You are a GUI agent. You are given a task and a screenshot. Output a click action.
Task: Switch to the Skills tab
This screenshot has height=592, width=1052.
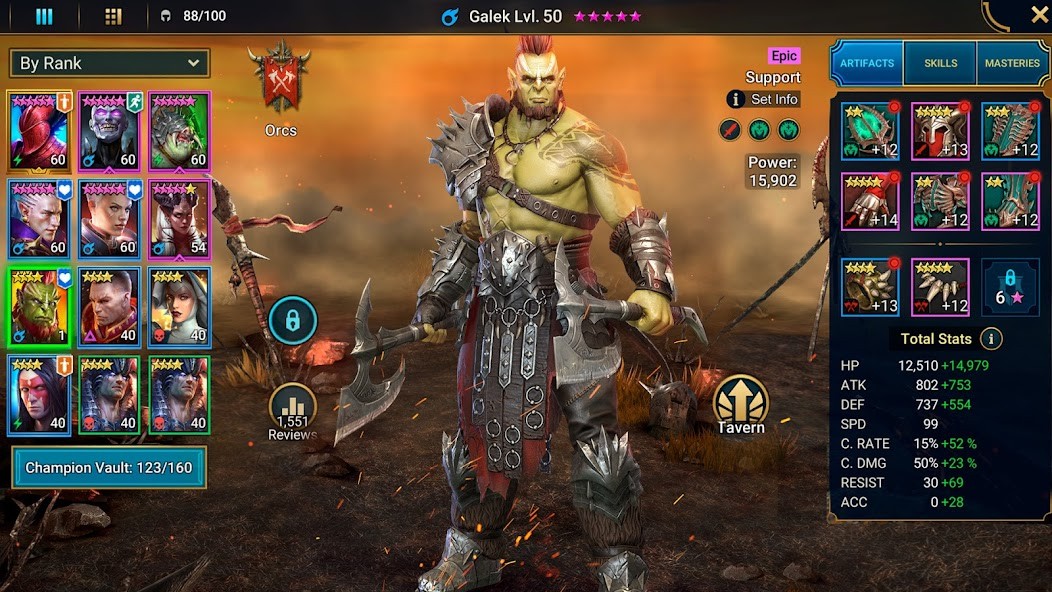(940, 63)
